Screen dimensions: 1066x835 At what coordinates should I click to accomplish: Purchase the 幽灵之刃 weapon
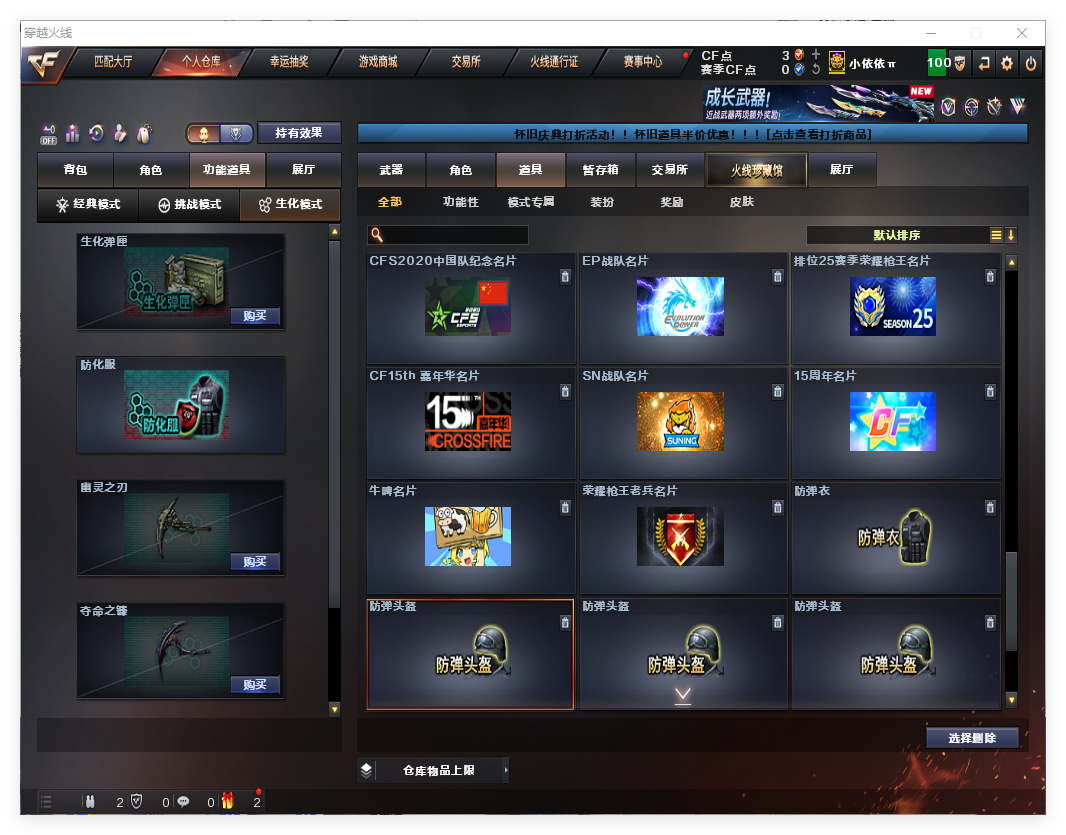point(255,562)
